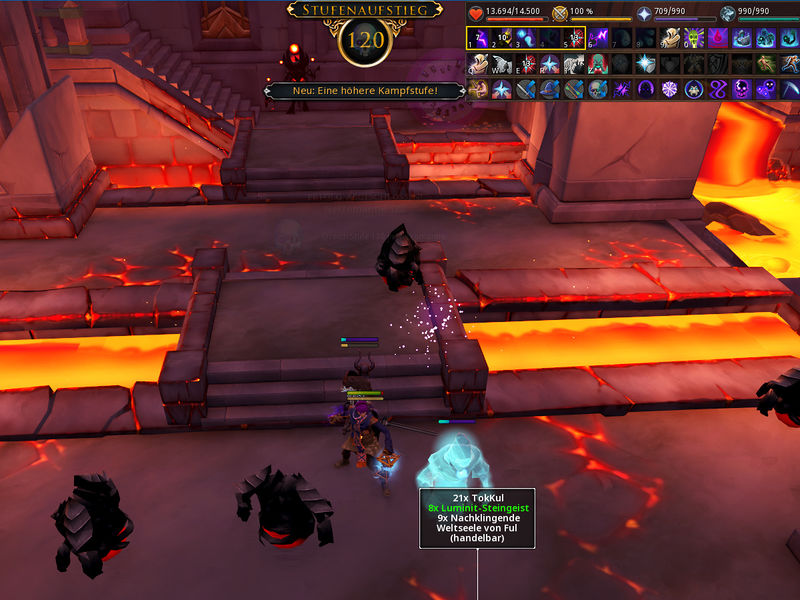Pick up the 21x TokKul loot entry

tap(476, 497)
